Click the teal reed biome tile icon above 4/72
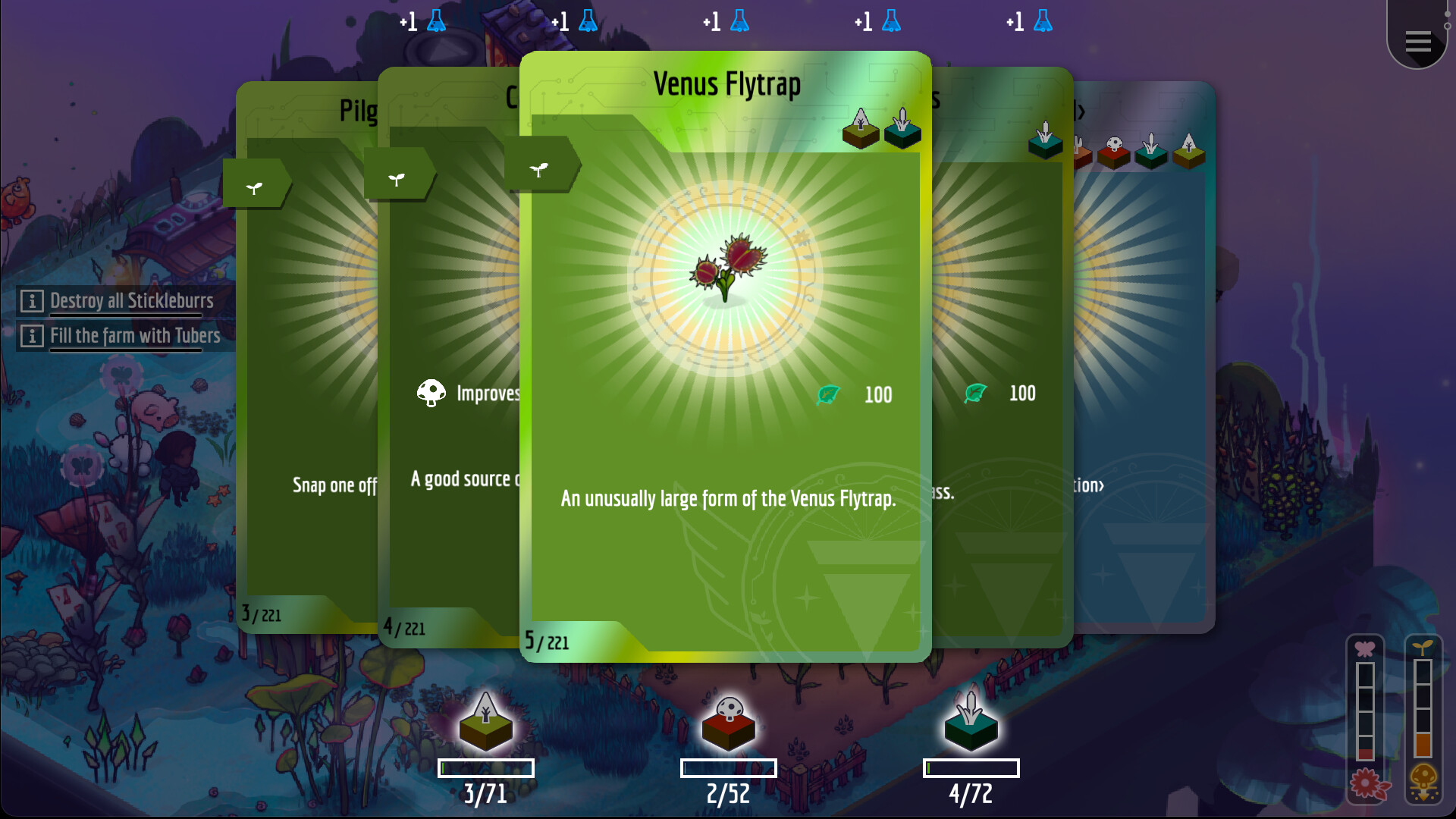 click(971, 726)
